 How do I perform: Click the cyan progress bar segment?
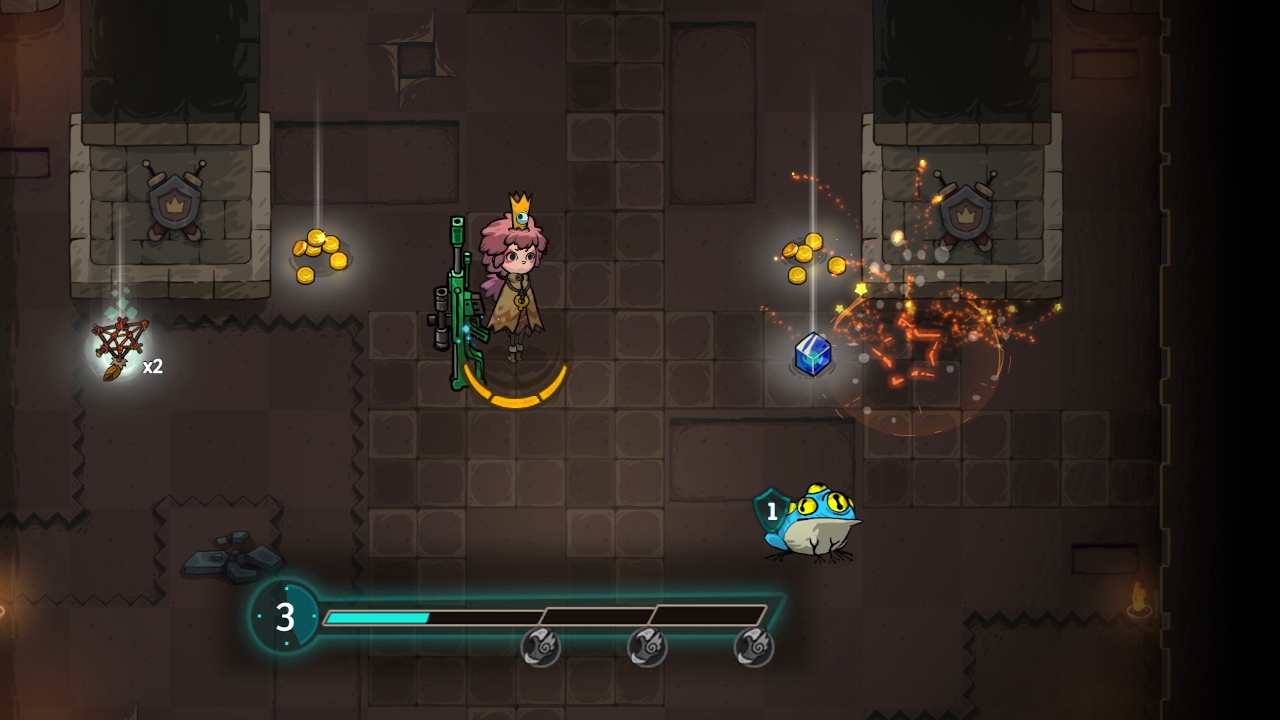click(380, 615)
